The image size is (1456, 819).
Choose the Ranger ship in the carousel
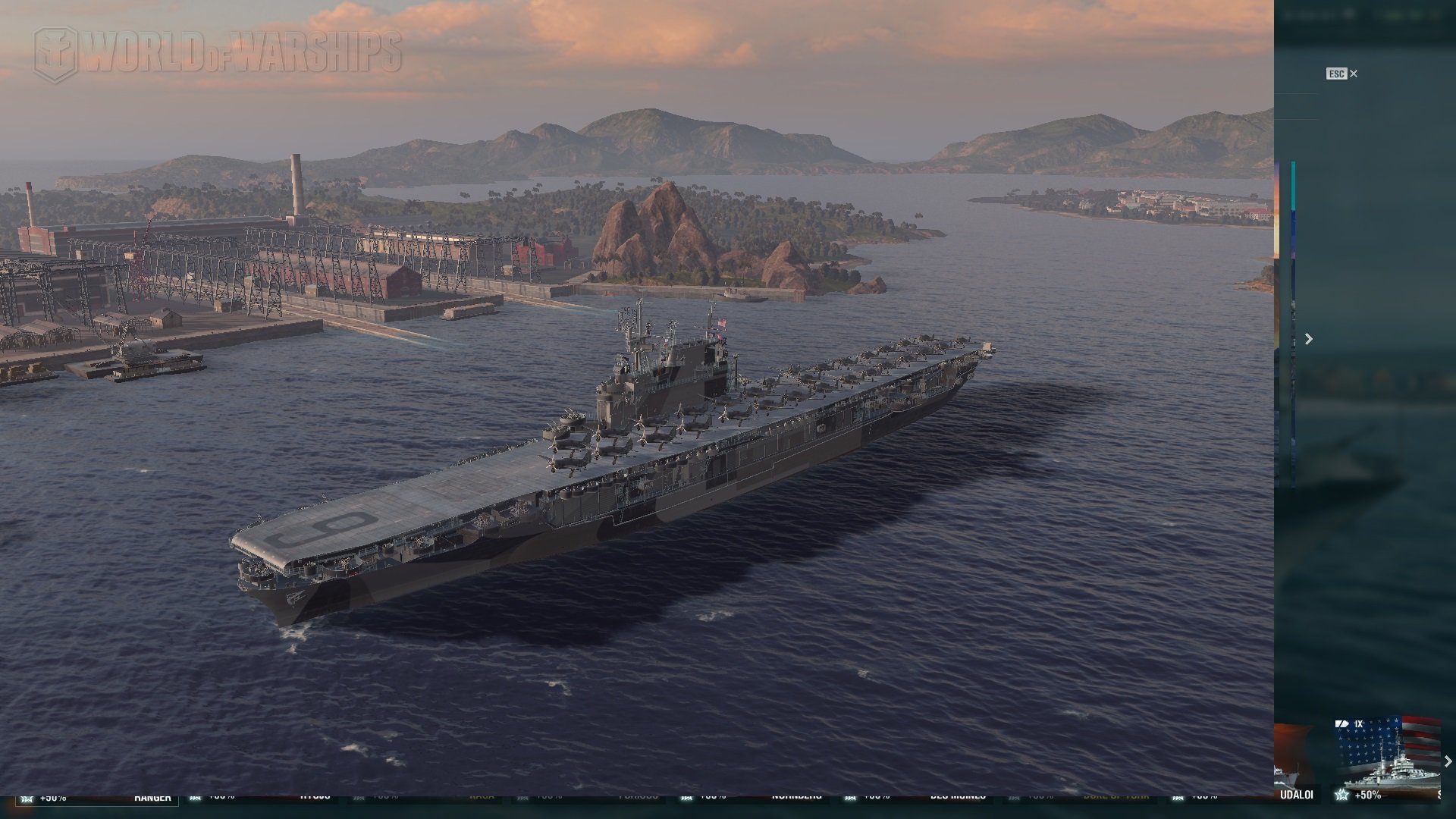tap(152, 796)
